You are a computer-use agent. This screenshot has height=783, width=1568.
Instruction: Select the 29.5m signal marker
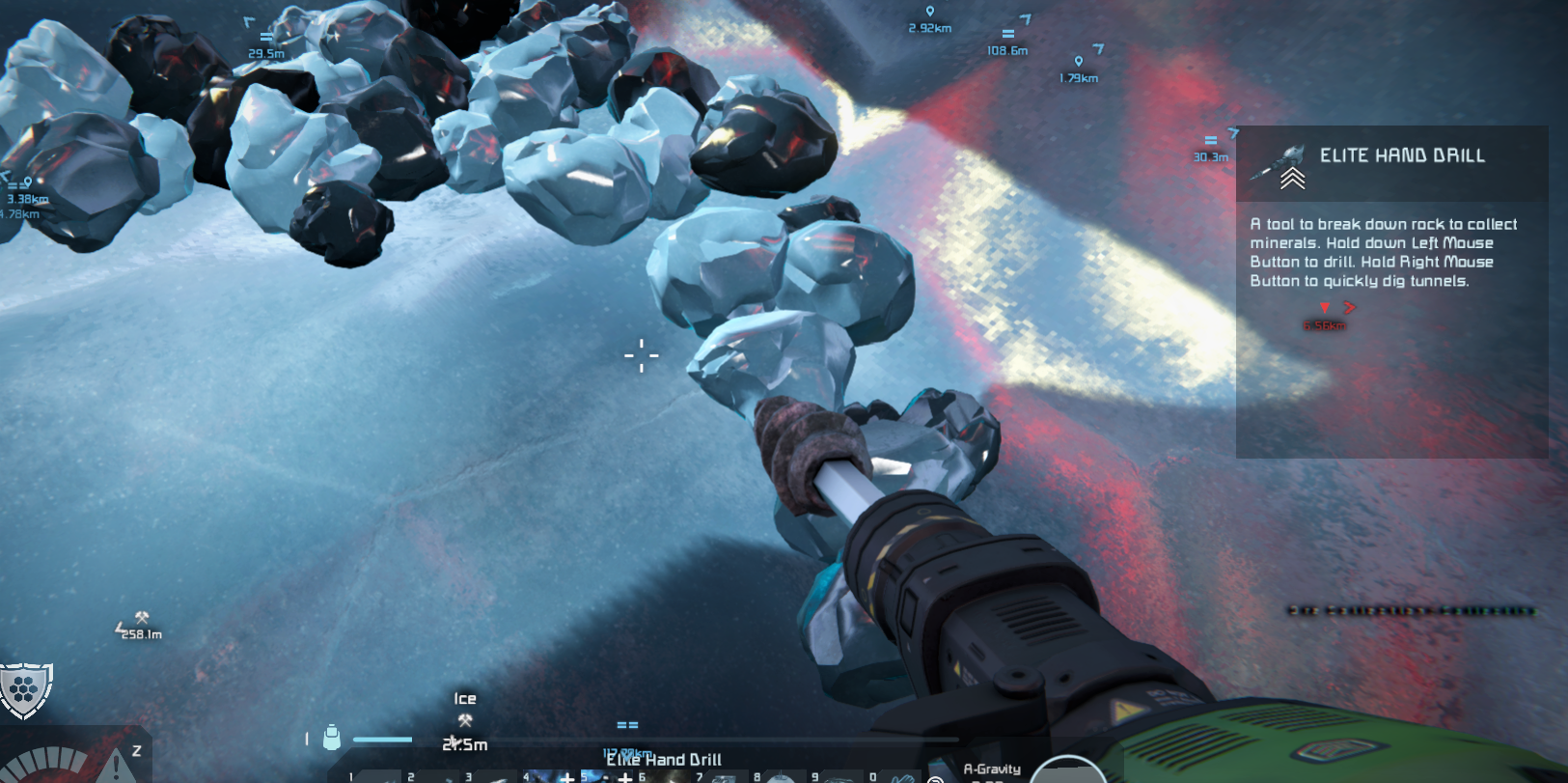point(265,38)
